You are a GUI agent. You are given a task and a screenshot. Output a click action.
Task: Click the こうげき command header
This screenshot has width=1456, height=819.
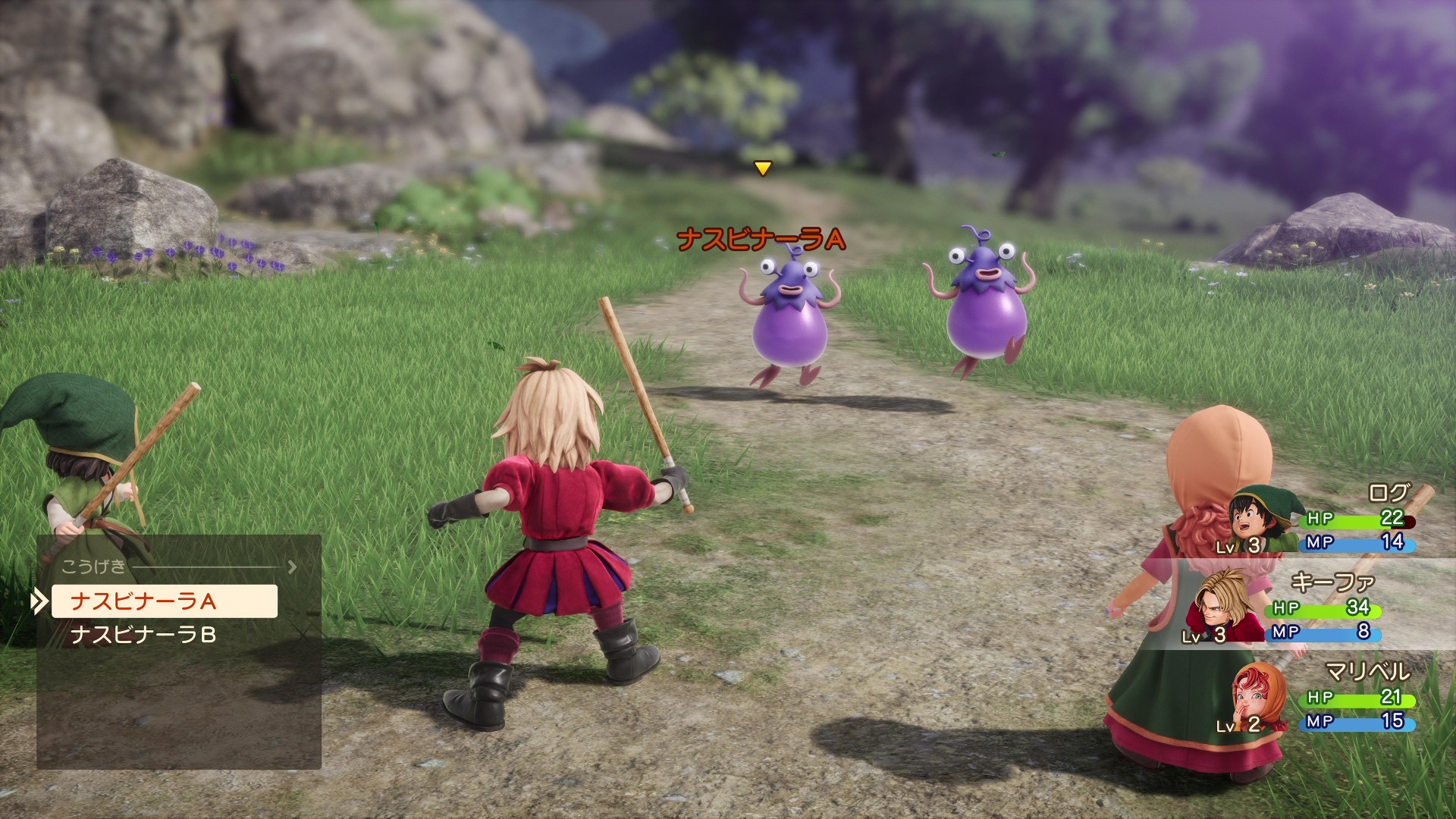(94, 566)
